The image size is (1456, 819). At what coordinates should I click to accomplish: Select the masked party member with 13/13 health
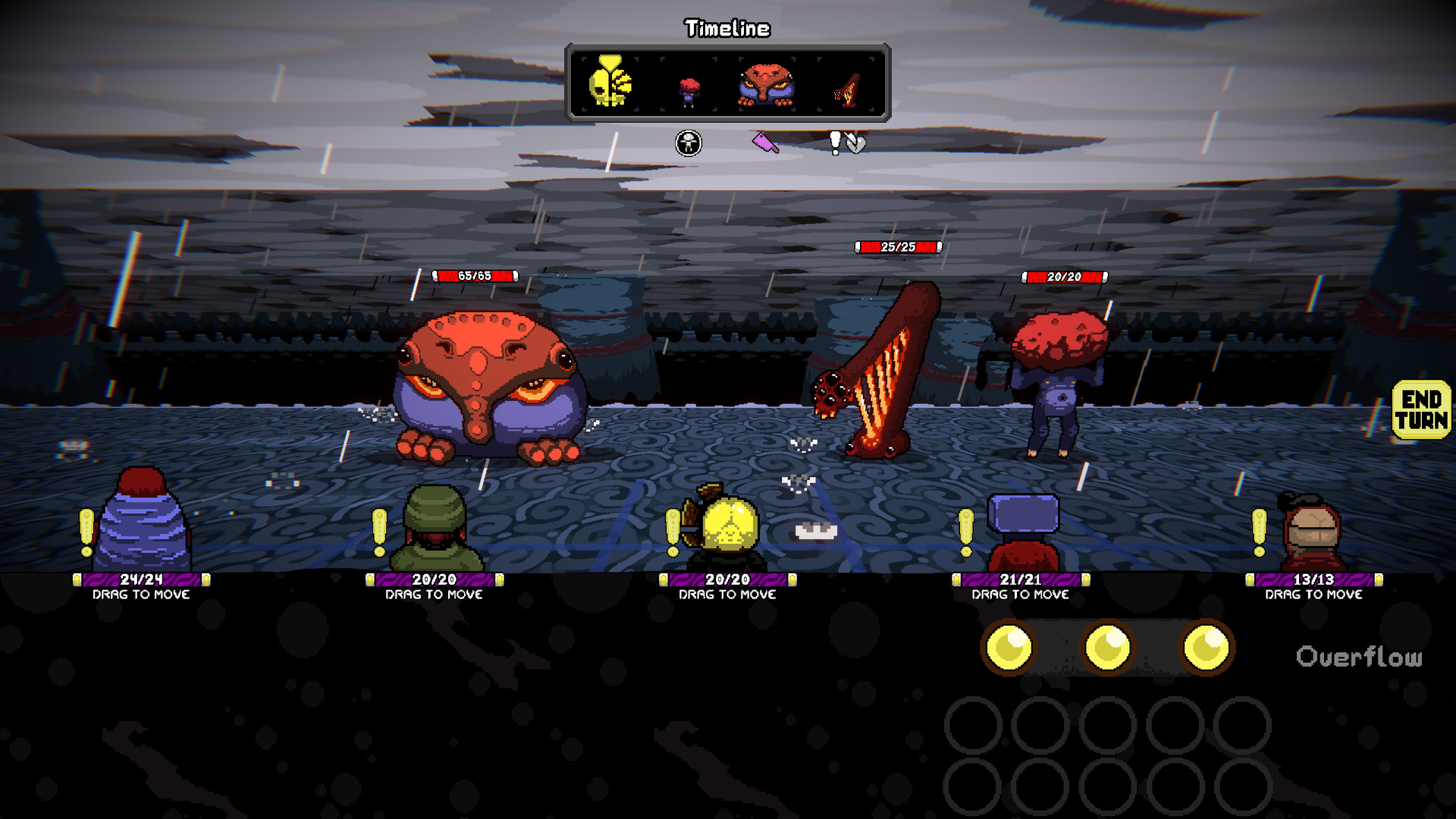[1313, 532]
